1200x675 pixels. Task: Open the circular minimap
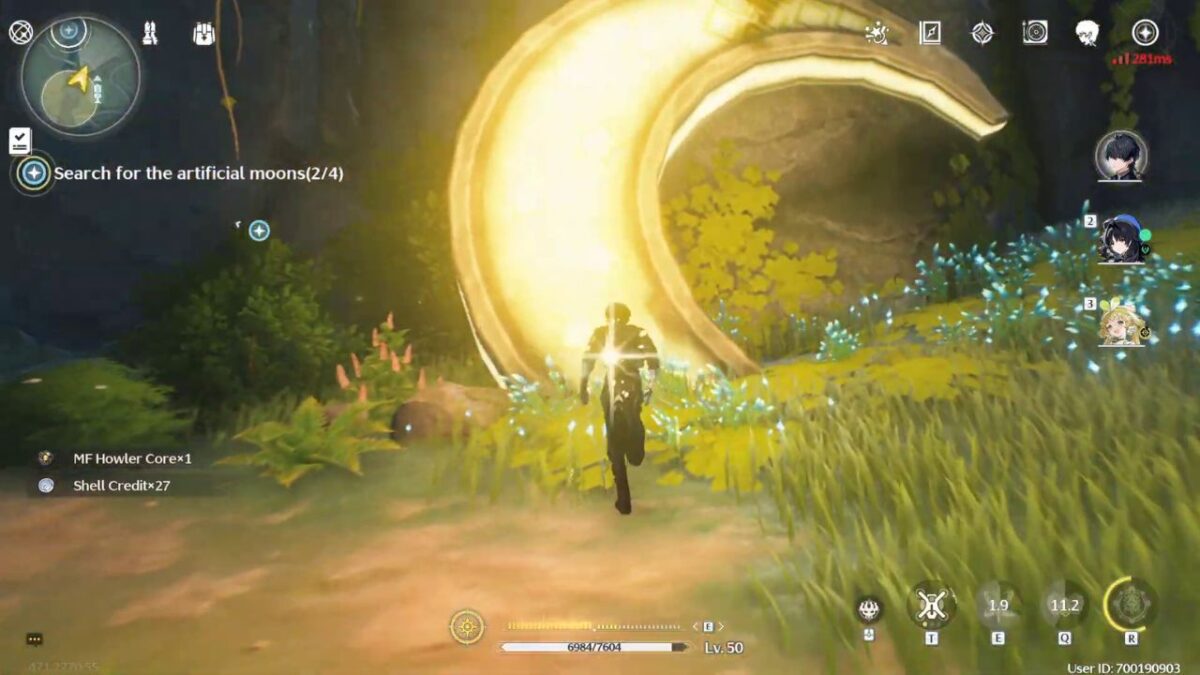point(80,77)
